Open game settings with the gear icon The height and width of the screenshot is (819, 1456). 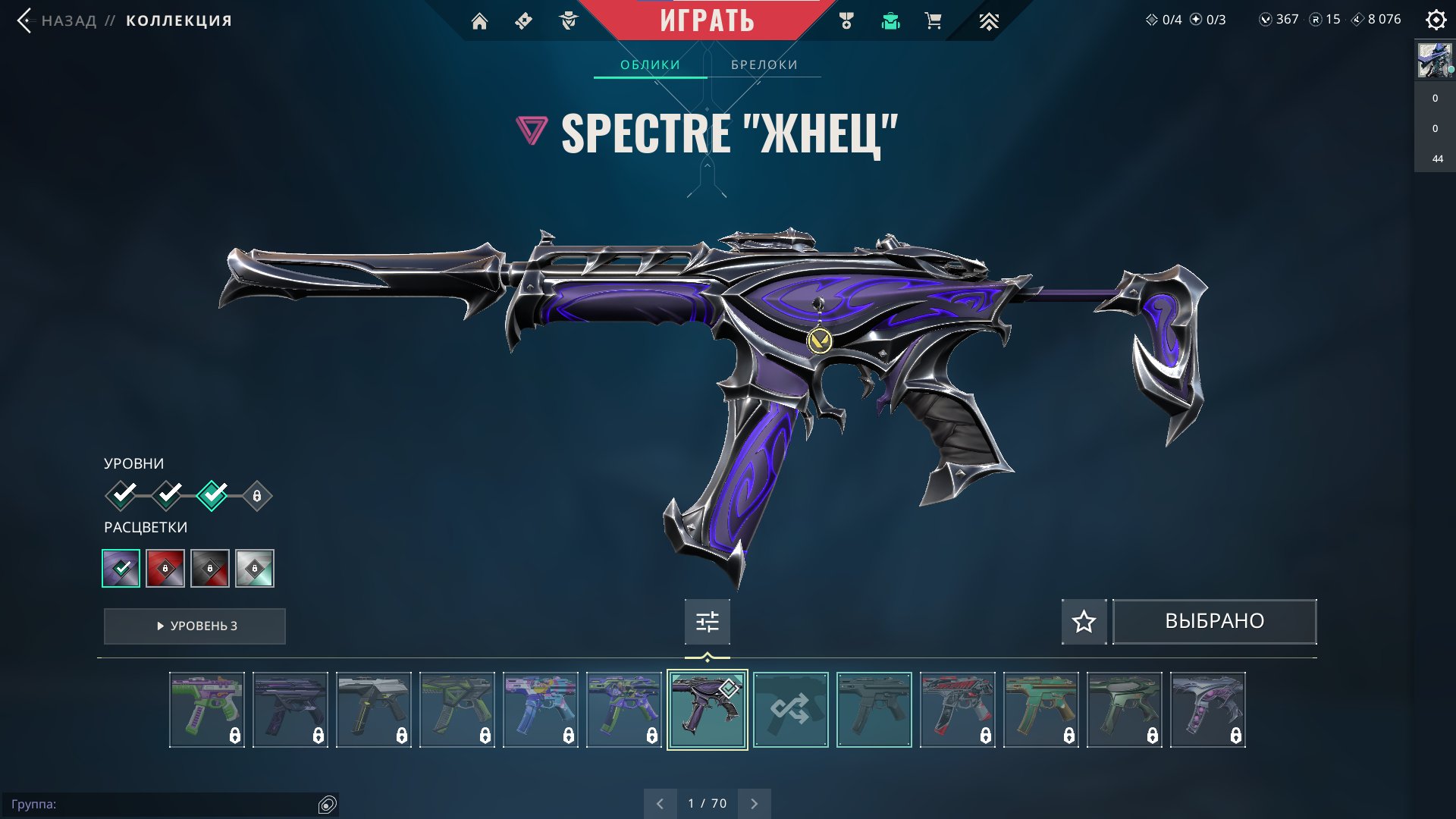click(x=1436, y=21)
